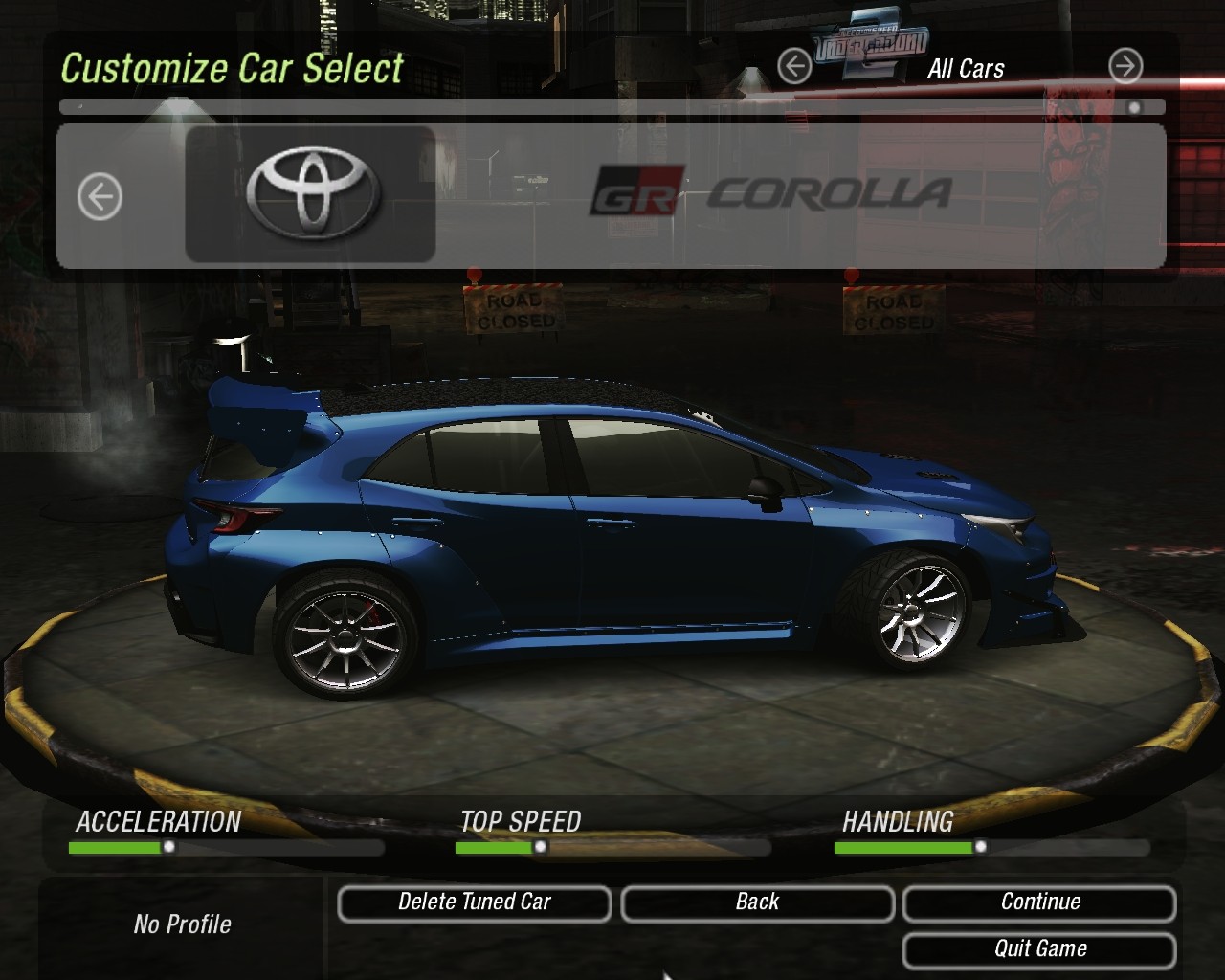This screenshot has width=1225, height=980.
Task: Delete the tuned car
Action: 474,902
